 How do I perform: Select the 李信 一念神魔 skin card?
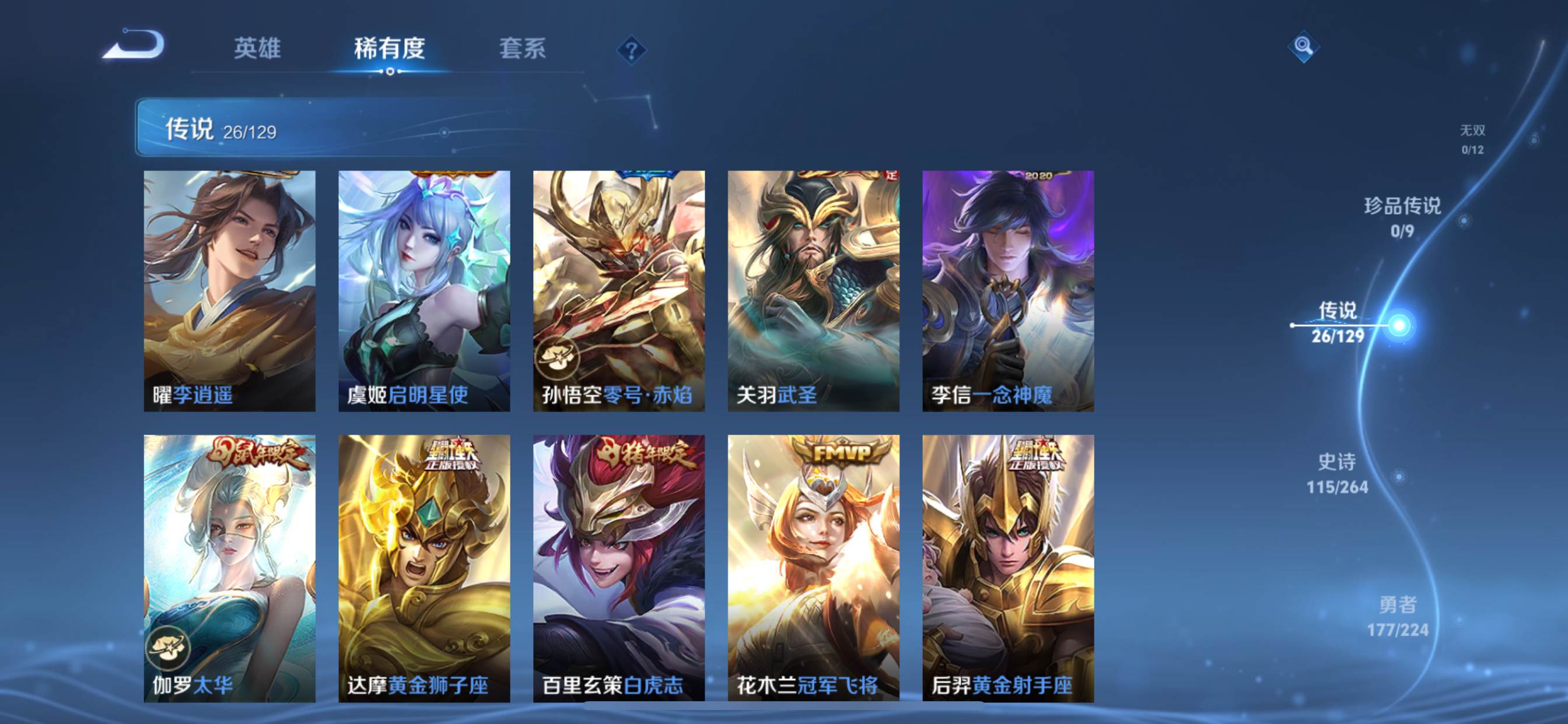pyautogui.click(x=1008, y=291)
